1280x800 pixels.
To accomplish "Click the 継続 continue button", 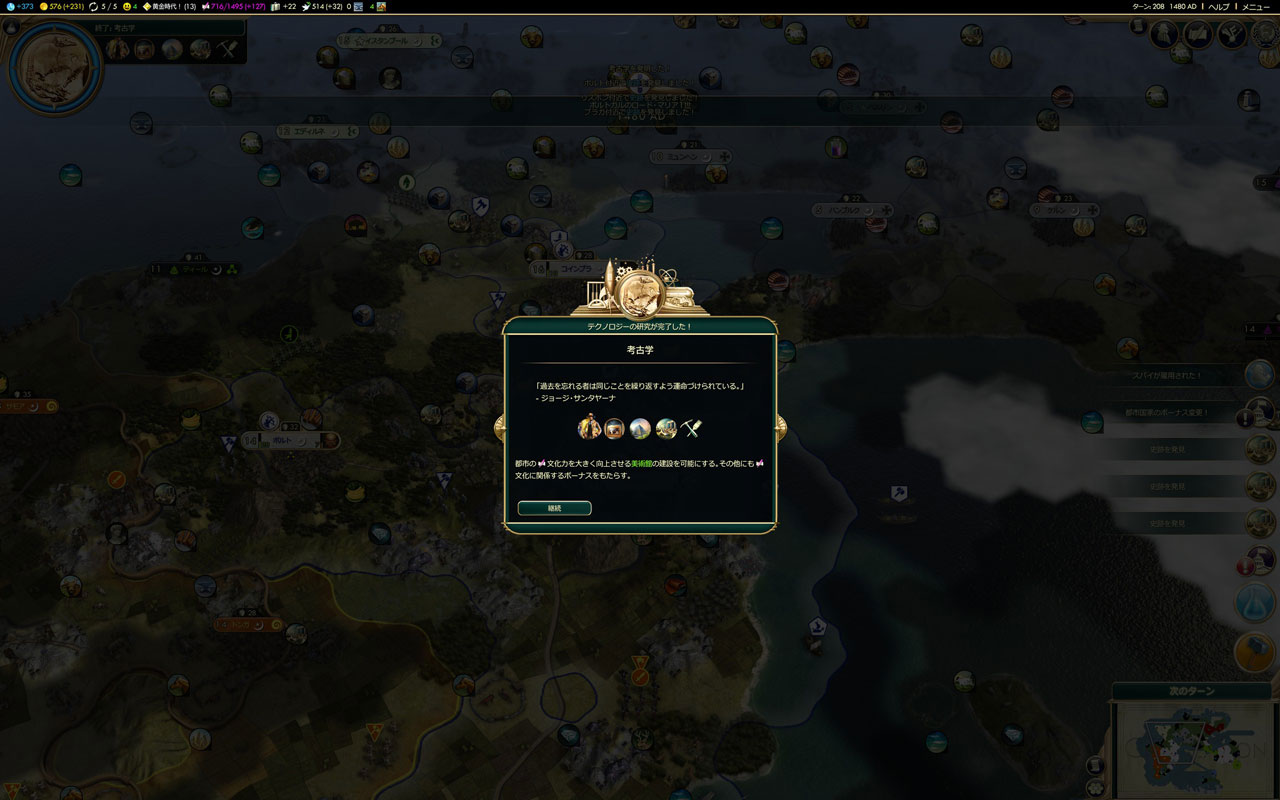I will (554, 508).
